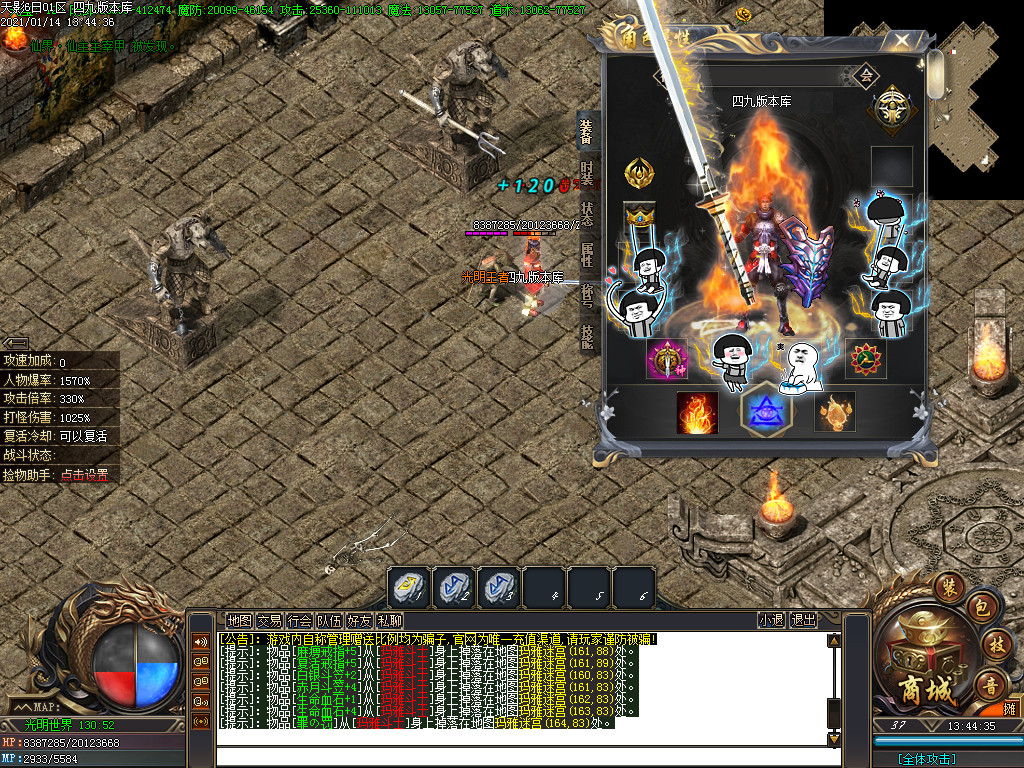Click the gold crown equipment slot

click(638, 215)
